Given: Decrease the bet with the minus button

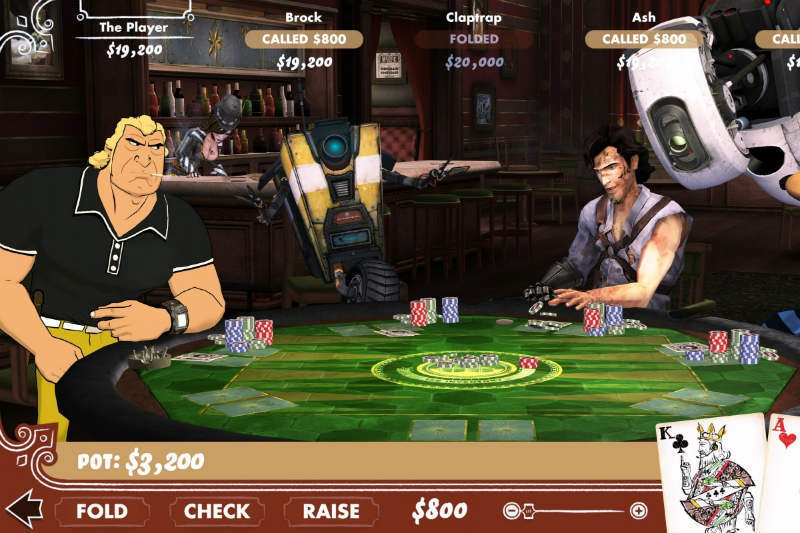Looking at the screenshot, I should coord(512,511).
